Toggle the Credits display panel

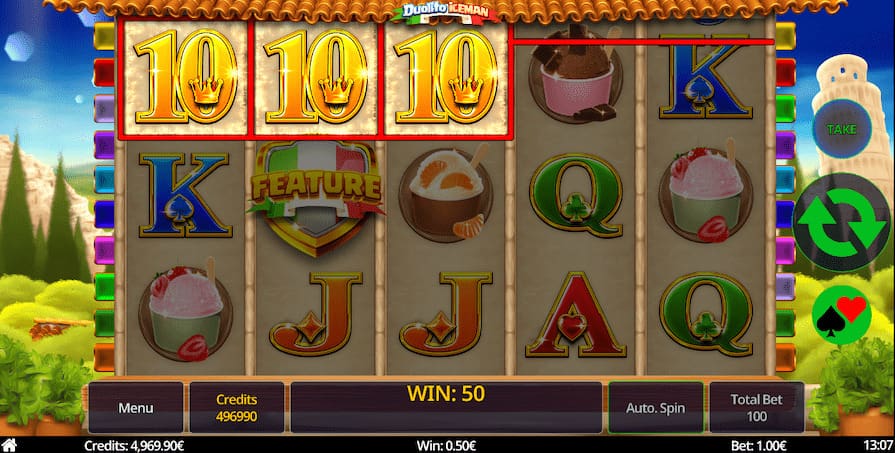click(x=237, y=408)
